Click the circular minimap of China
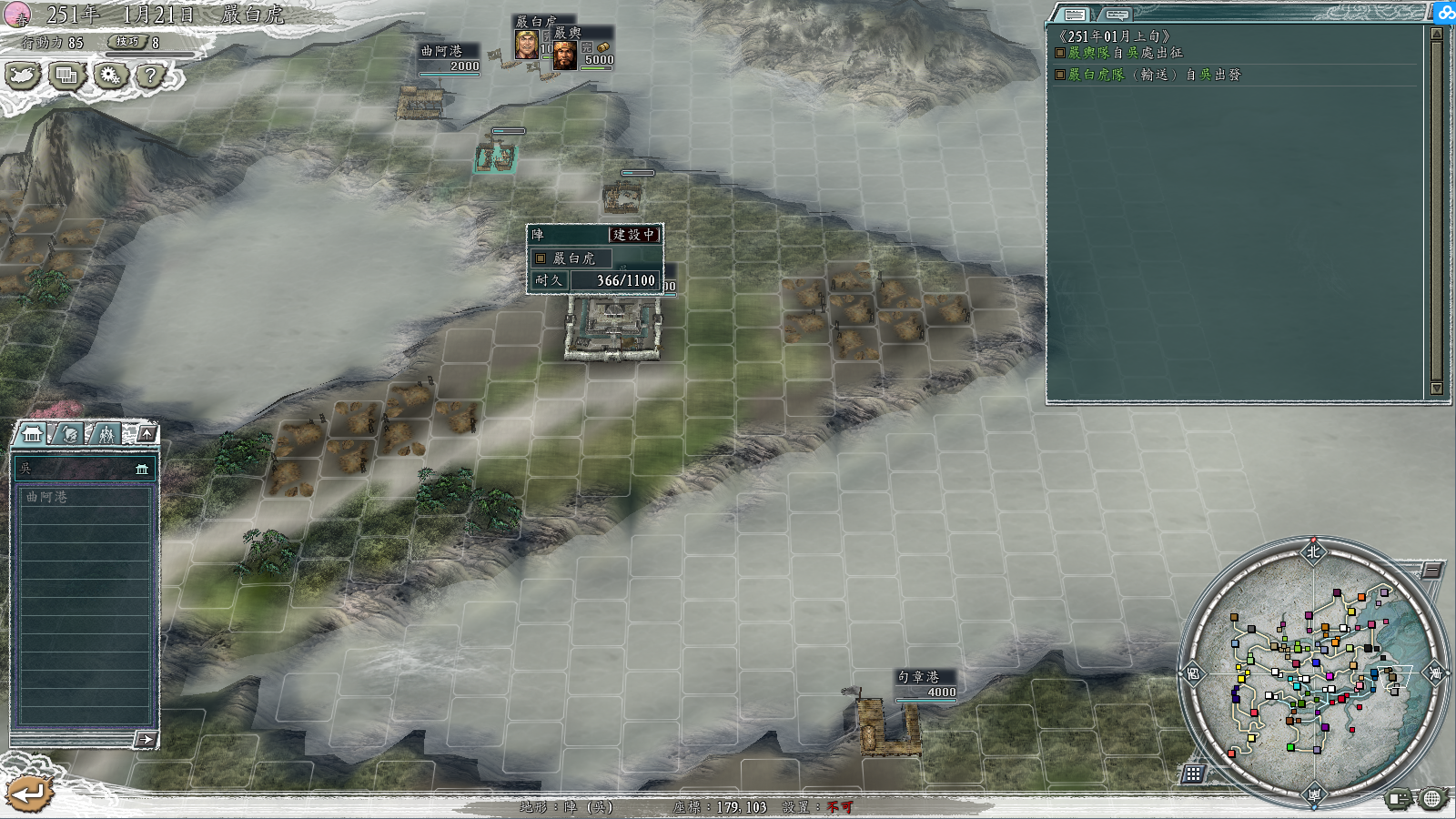This screenshot has height=819, width=1456. pos(1312,672)
